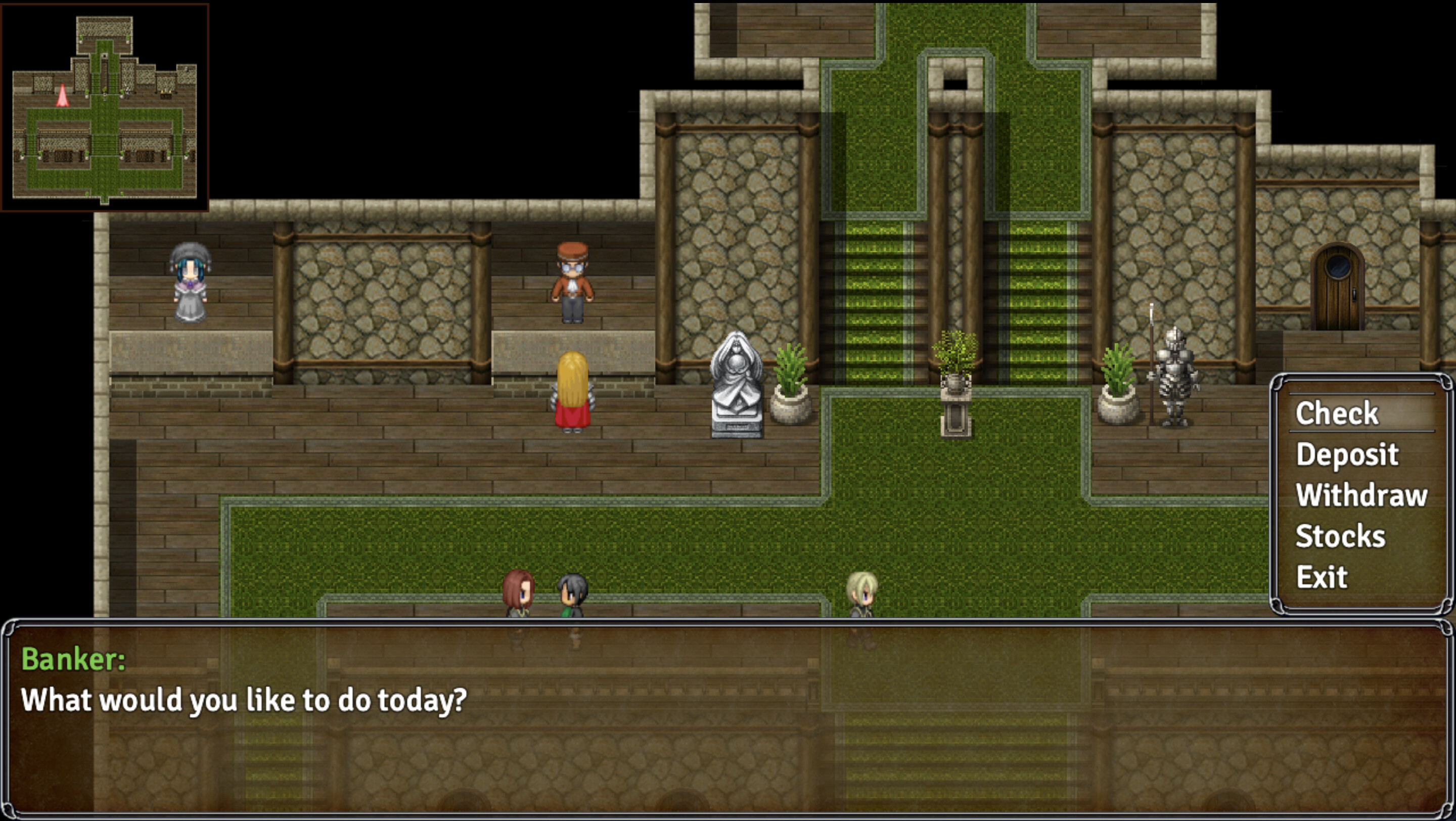Open the Stocks option
Viewport: 1456px width, 821px height.
pyautogui.click(x=1342, y=535)
